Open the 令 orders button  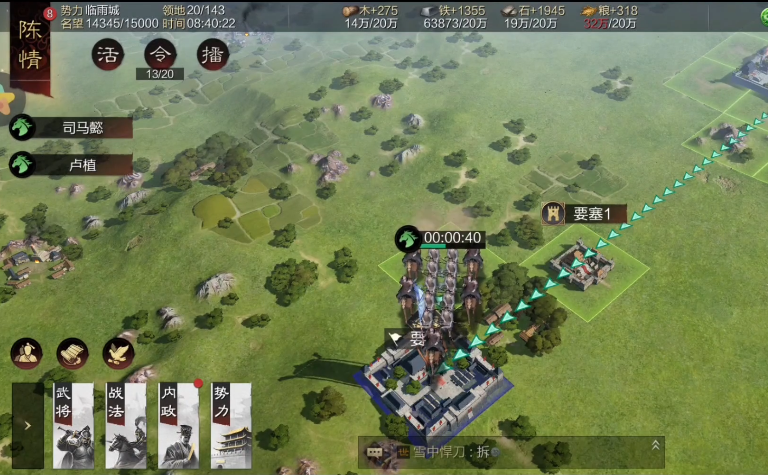[x=159, y=55]
